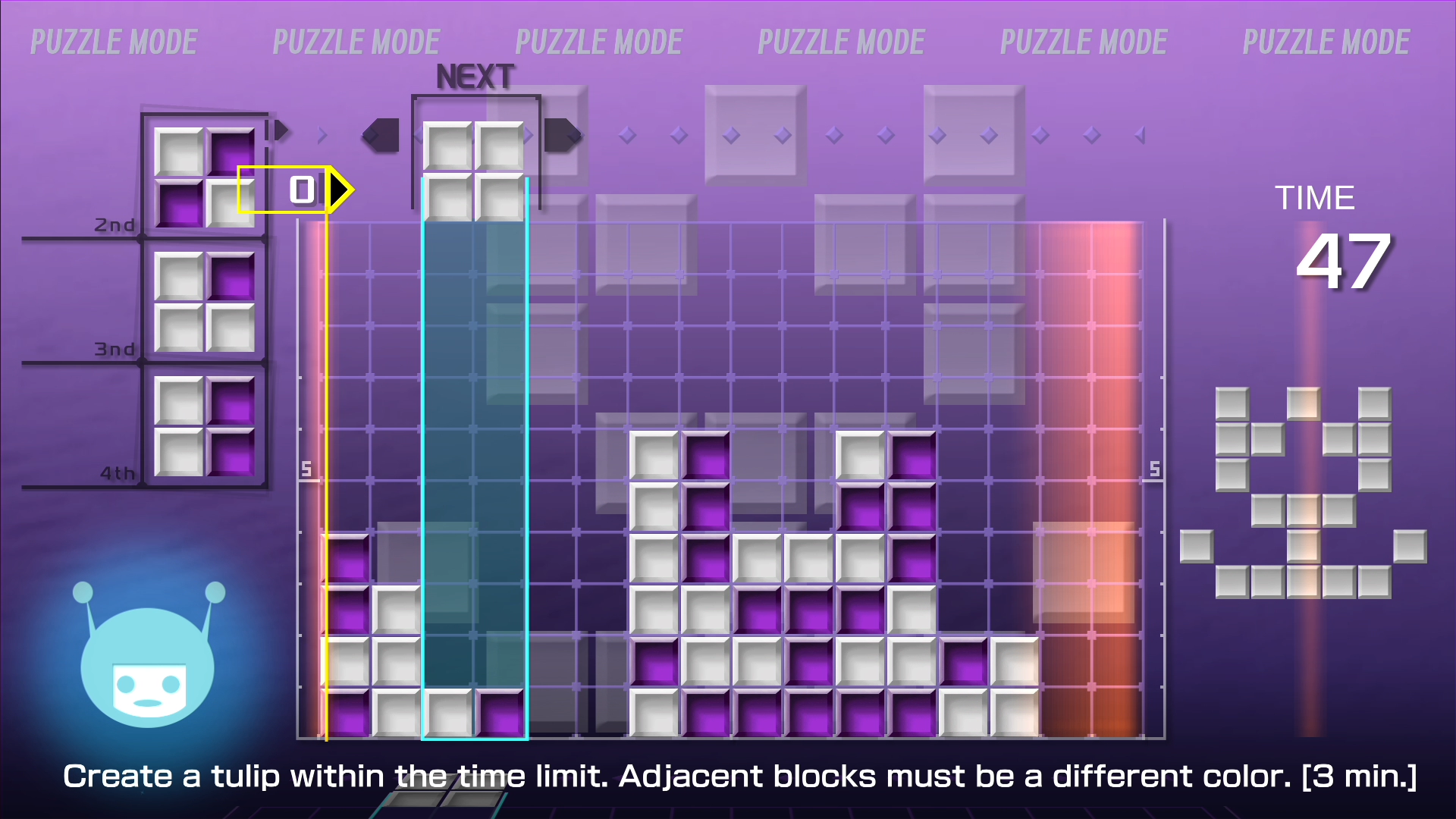Select the 2nd puzzle preview panel
The height and width of the screenshot is (819, 1456).
(x=205, y=174)
